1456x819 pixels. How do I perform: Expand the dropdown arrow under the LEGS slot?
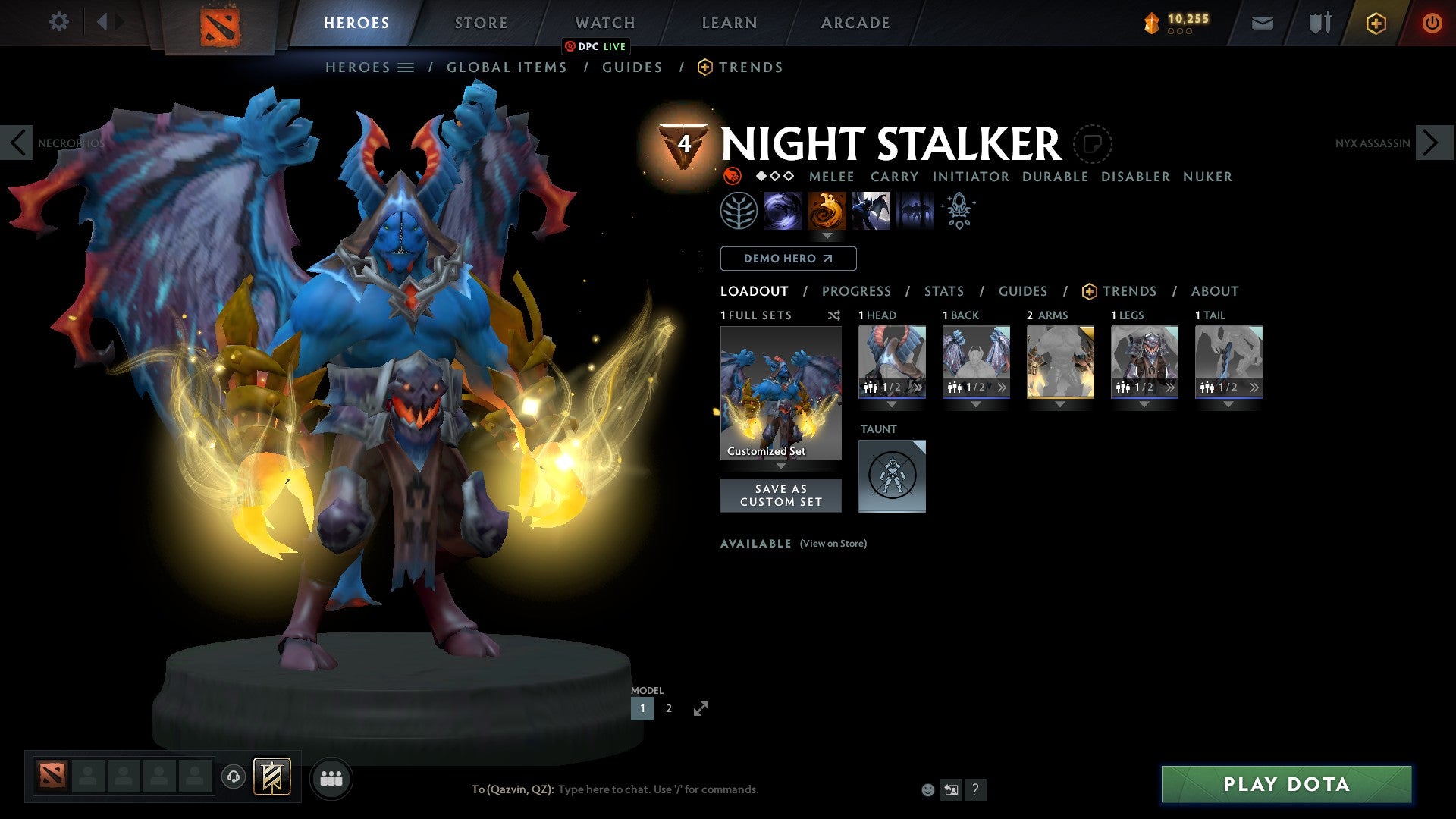coord(1145,404)
